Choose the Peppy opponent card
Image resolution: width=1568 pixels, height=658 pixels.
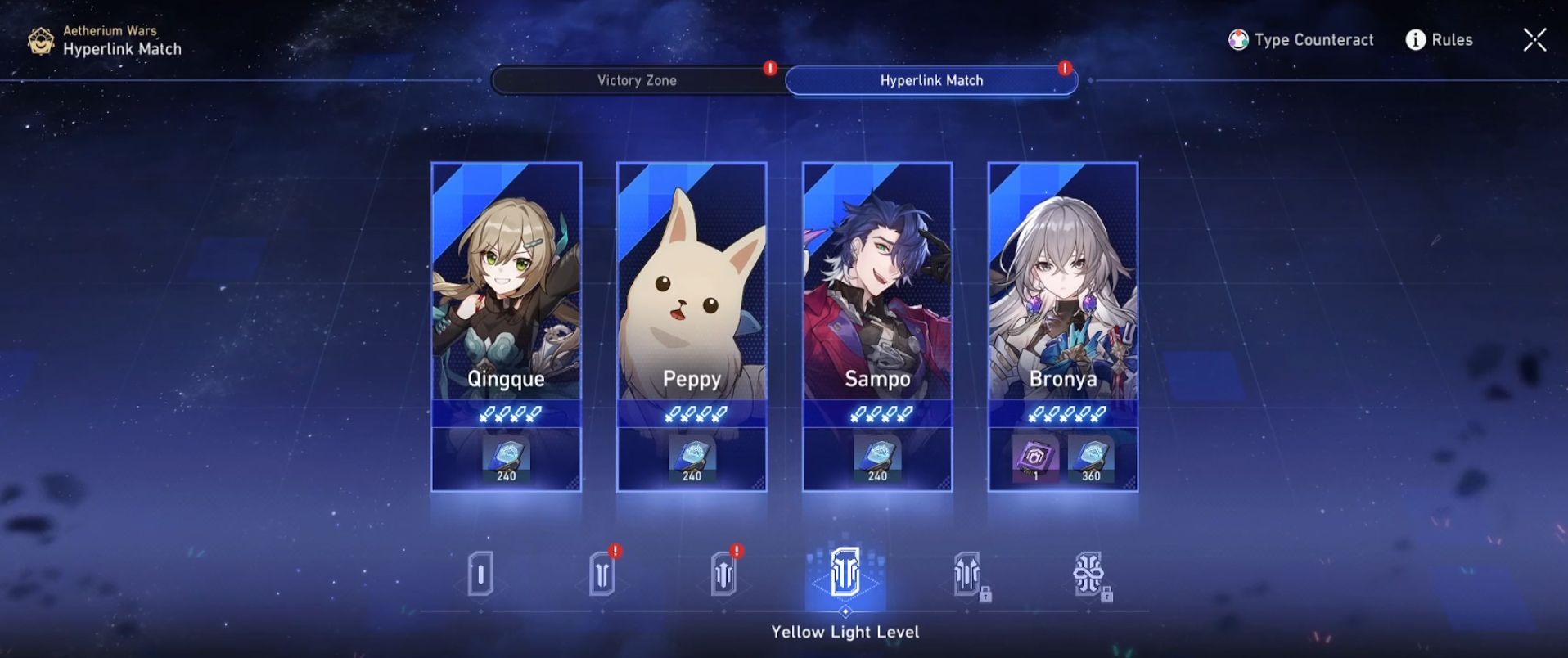point(692,295)
